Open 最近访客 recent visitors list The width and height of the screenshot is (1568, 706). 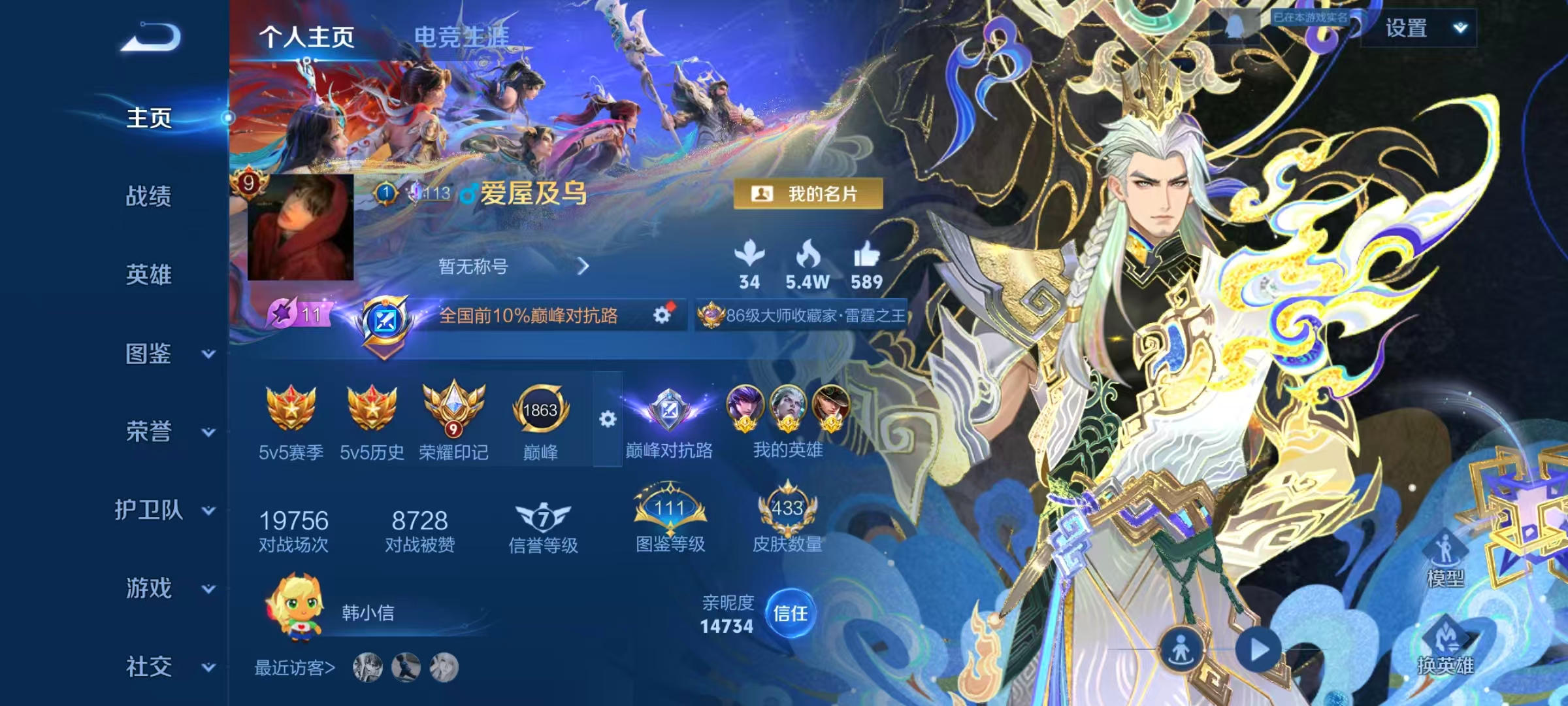pos(295,668)
